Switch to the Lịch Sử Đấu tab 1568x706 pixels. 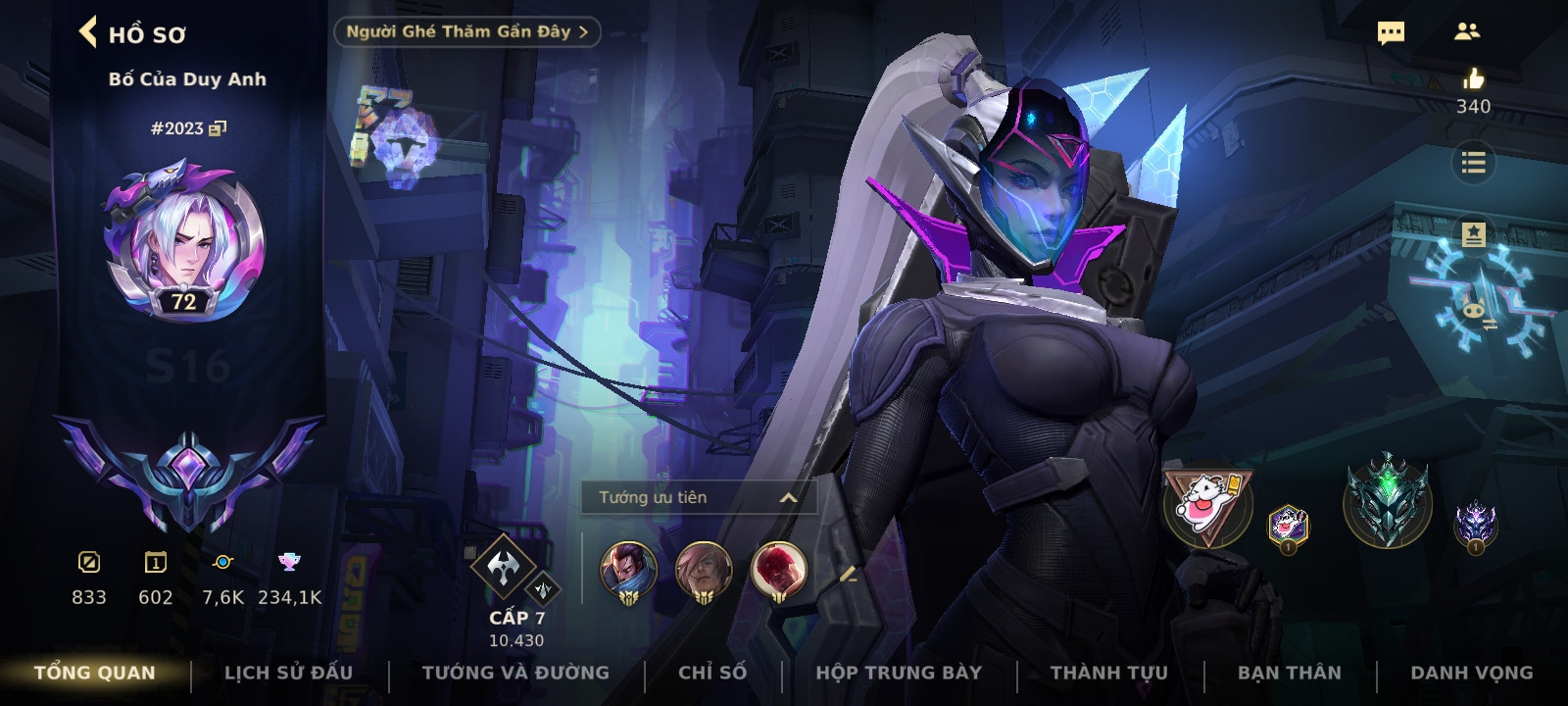pyautogui.click(x=288, y=673)
